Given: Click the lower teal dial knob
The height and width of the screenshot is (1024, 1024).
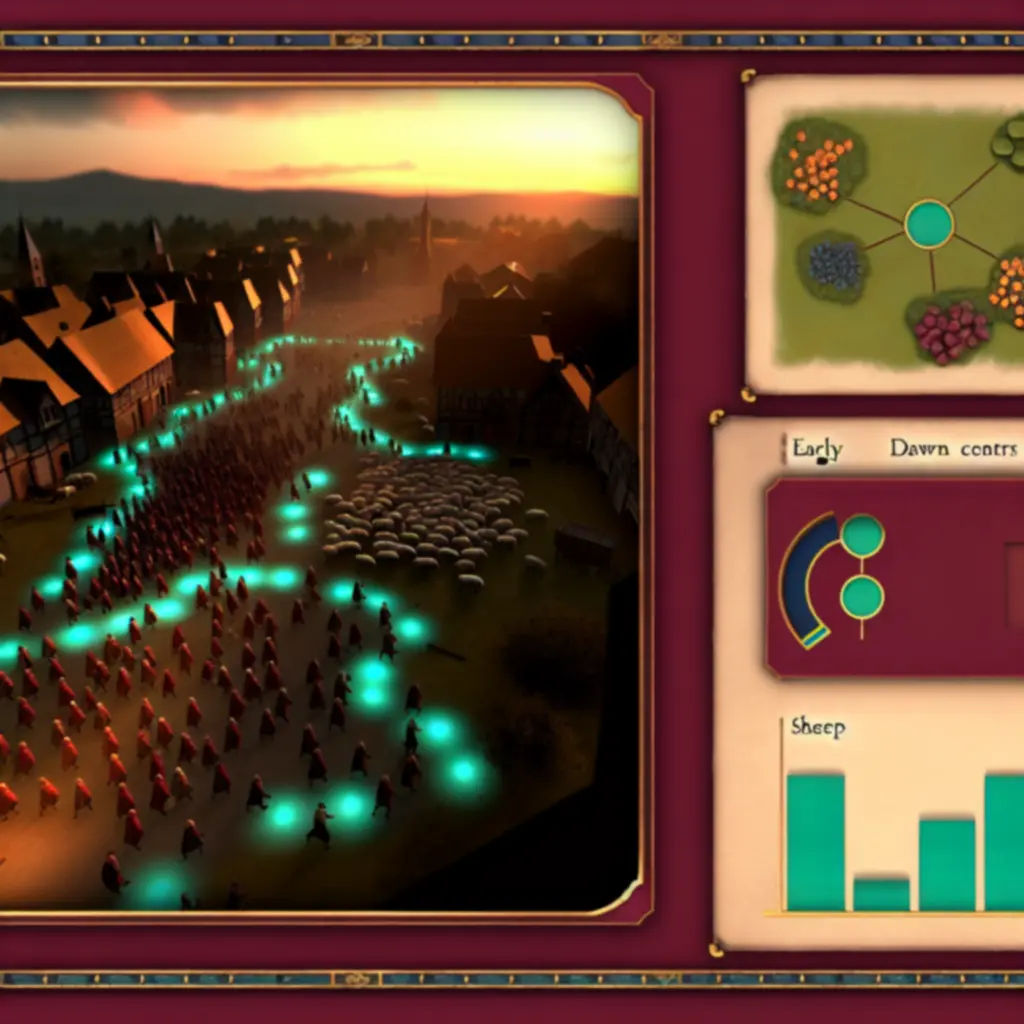Looking at the screenshot, I should tap(862, 597).
